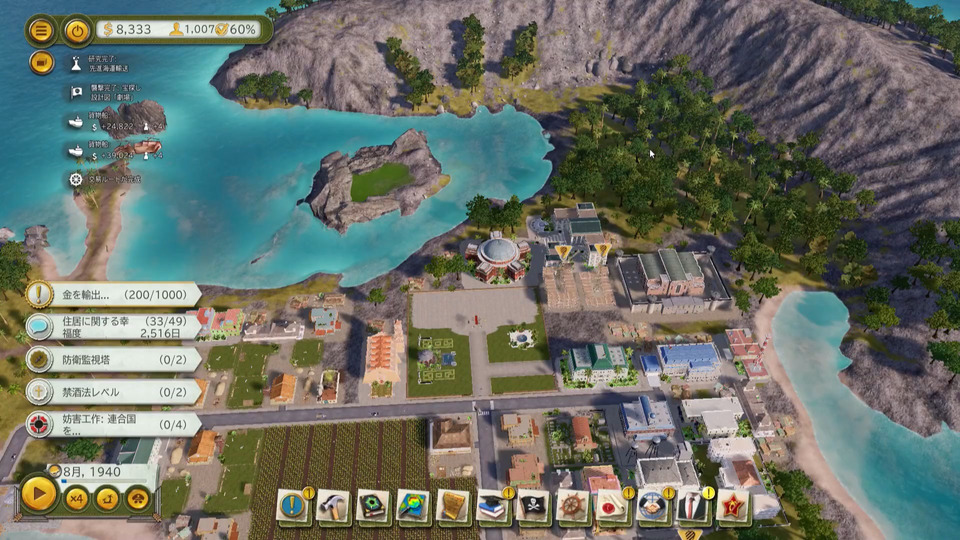Select the 住居に関する幸福度 objective

point(110,327)
